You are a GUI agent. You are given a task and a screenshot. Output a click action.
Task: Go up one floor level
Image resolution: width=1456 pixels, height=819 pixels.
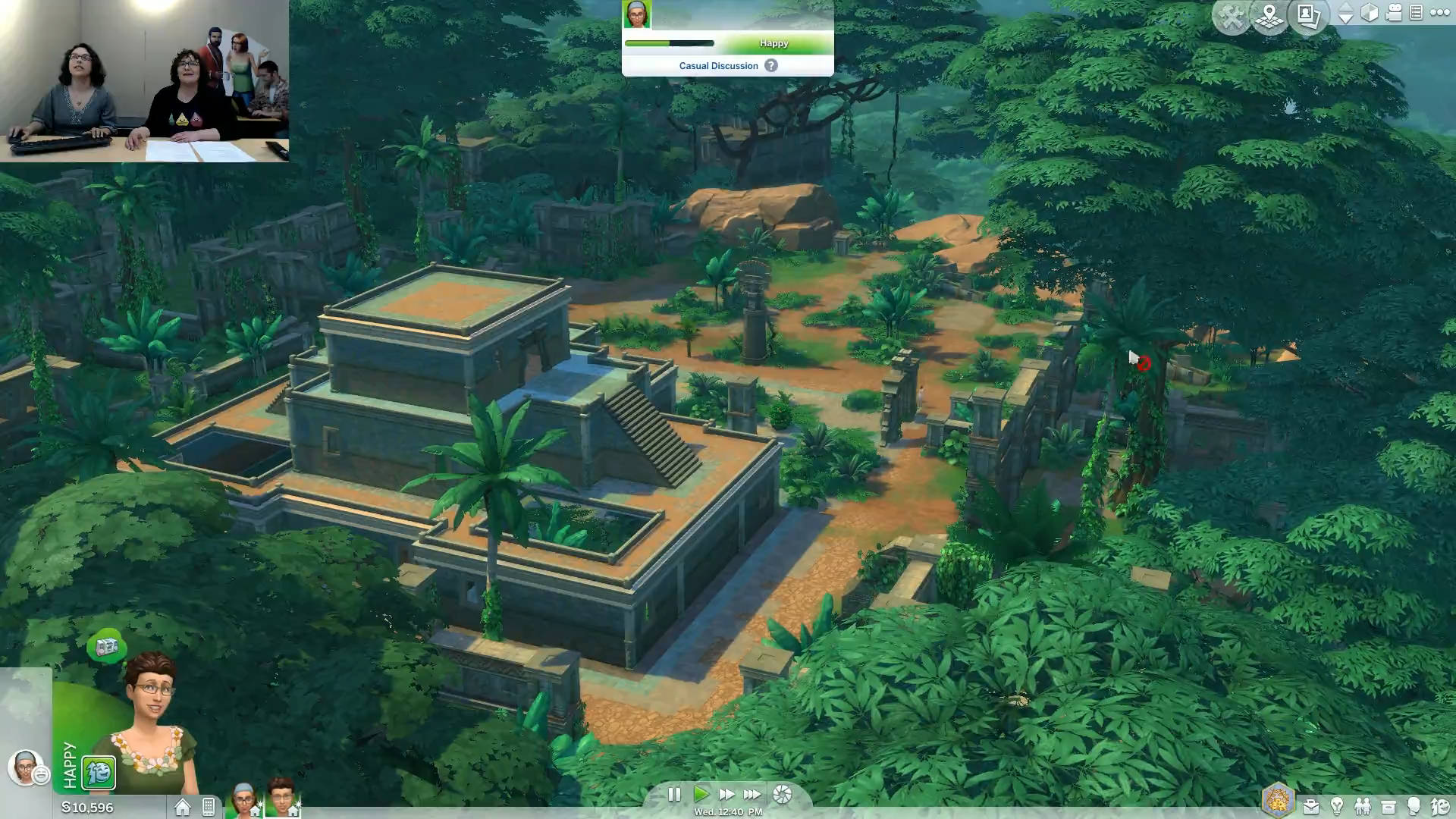(x=1346, y=6)
